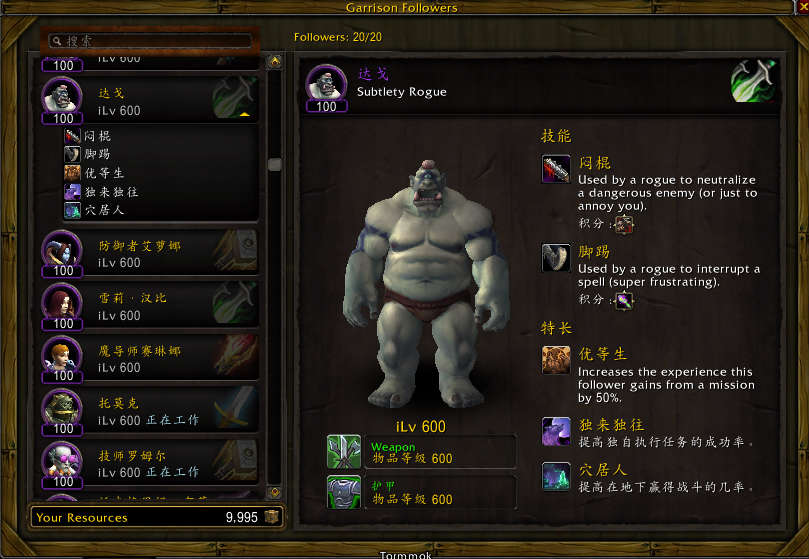Viewport: 809px width, 559px height.
Task: Click the 闷棍 counter threat icon
Action: tap(624, 226)
